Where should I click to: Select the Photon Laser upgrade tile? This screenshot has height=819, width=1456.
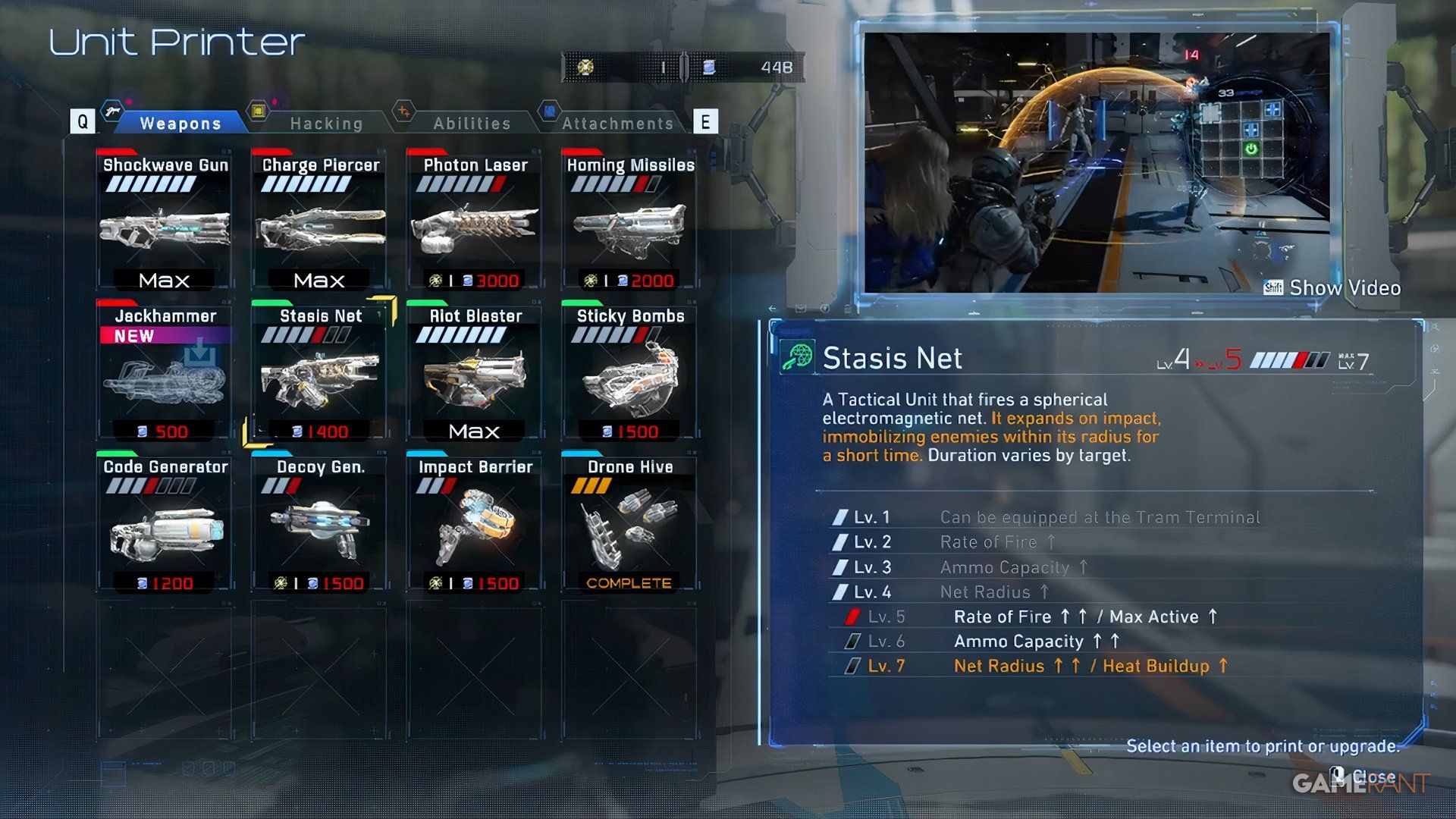pos(475,221)
